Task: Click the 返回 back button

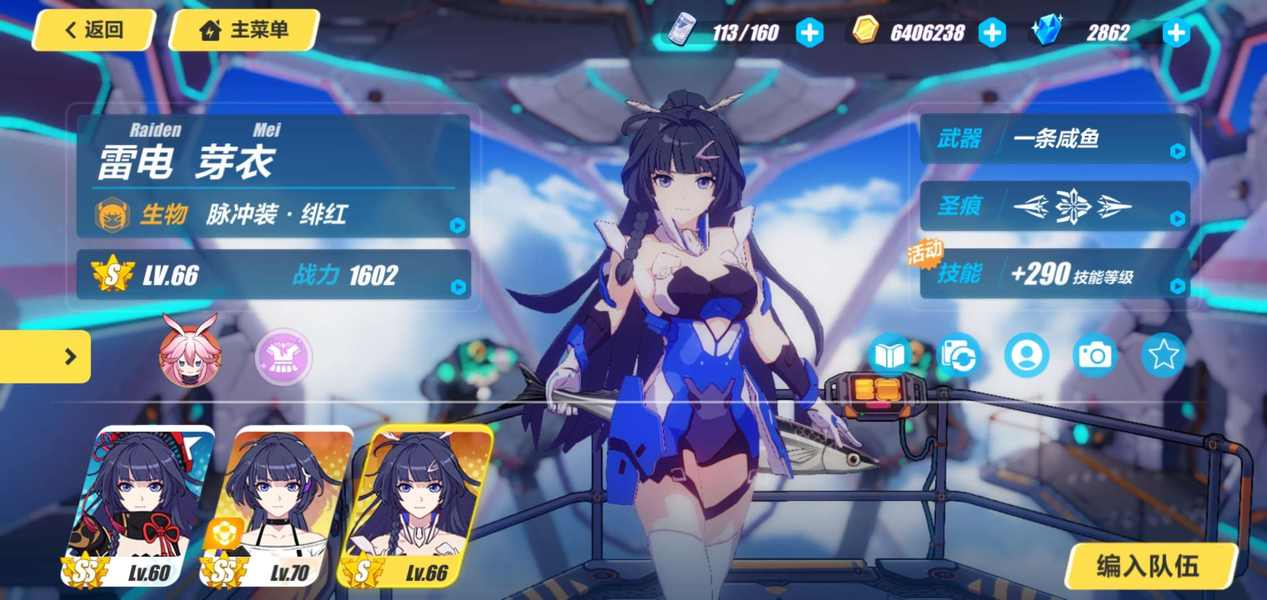Action: point(94,30)
